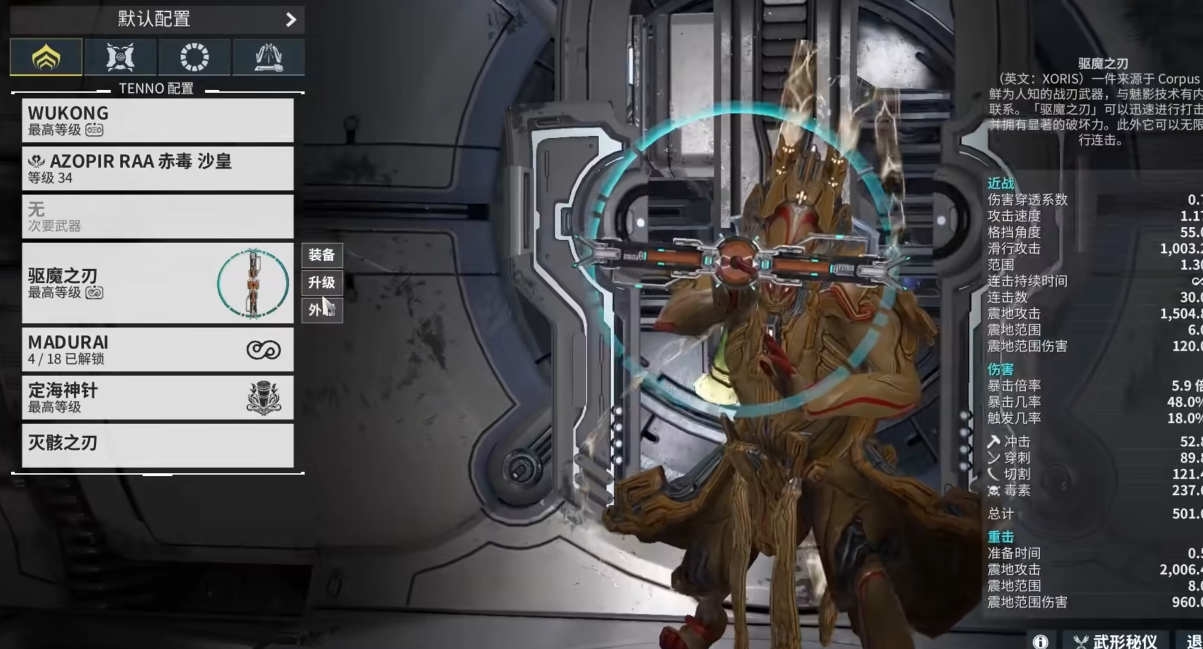Open the 默认配置 loadout selector
The image size is (1203, 649).
click(x=157, y=18)
